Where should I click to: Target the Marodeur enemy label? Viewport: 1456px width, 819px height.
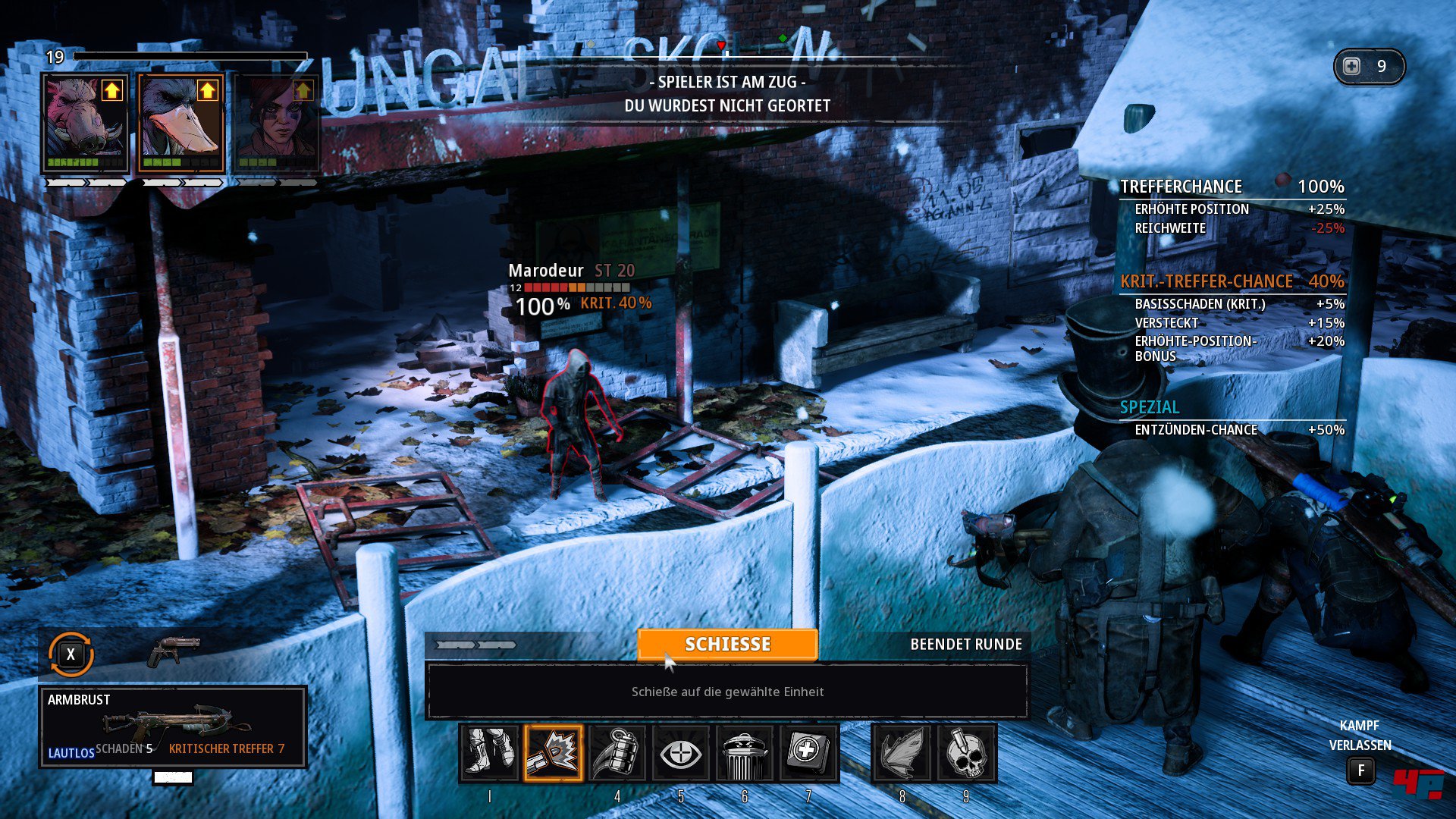546,271
